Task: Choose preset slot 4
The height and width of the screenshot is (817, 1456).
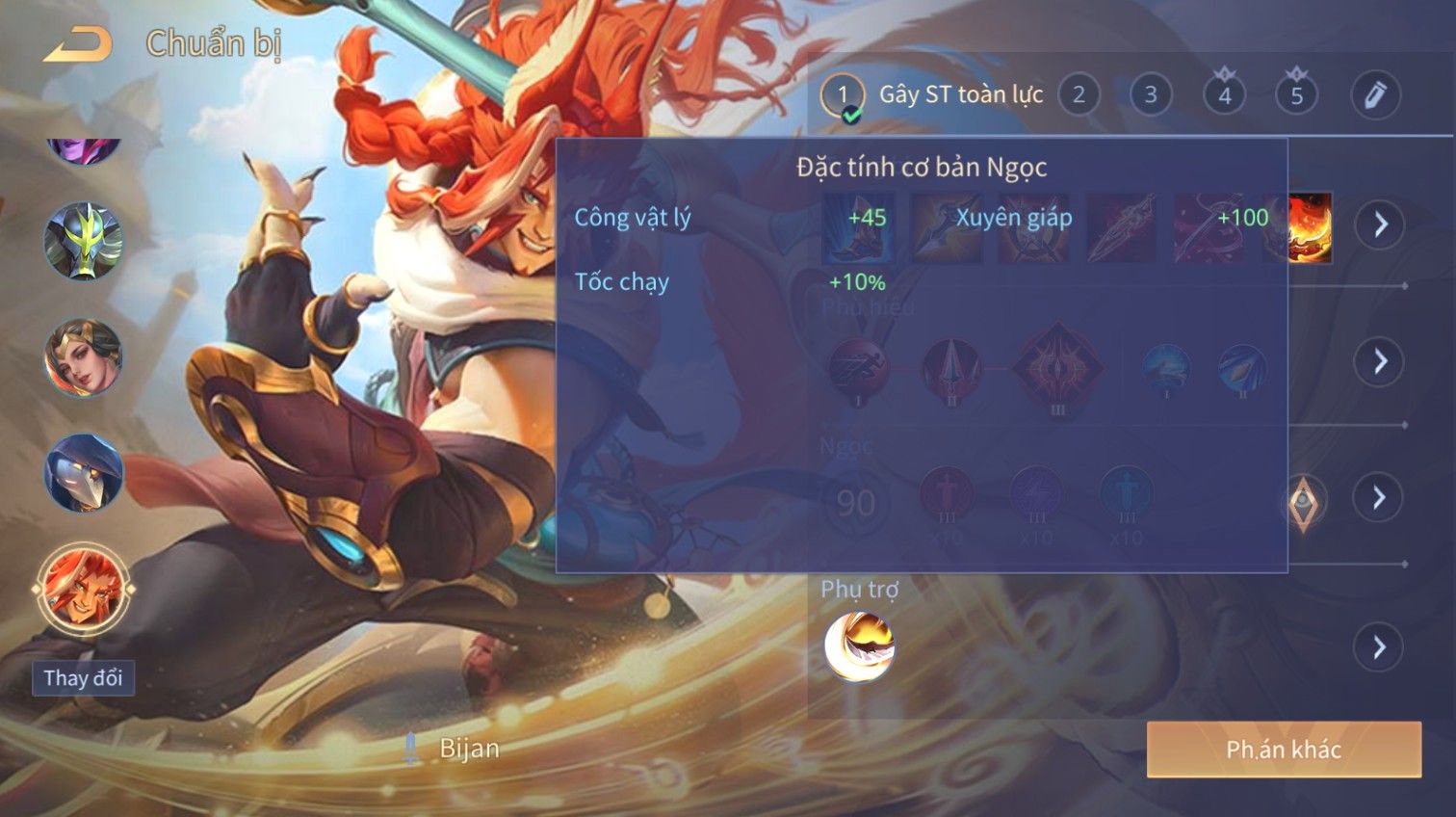Action: click(x=1224, y=95)
